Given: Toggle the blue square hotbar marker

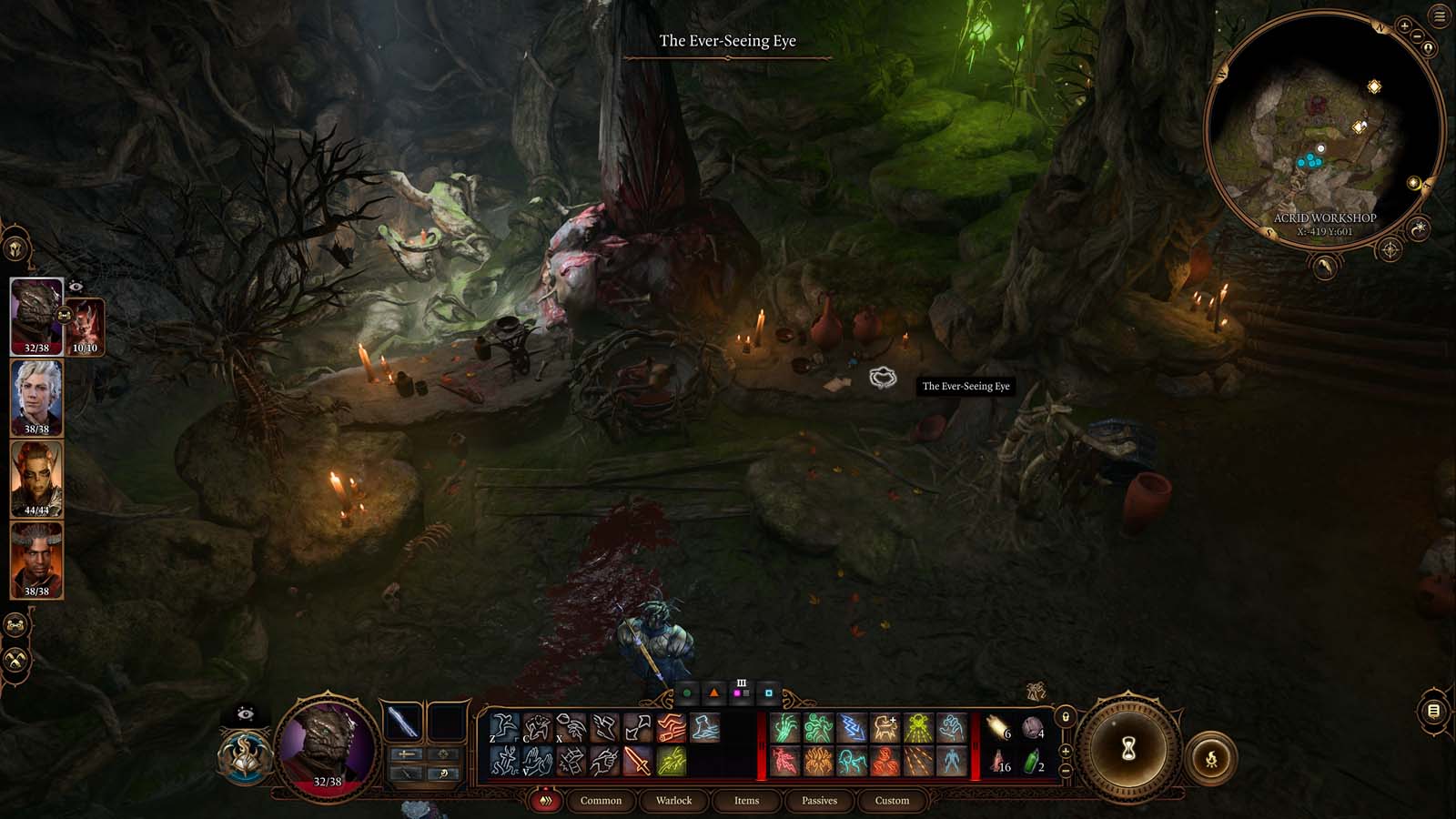Looking at the screenshot, I should click(x=768, y=693).
